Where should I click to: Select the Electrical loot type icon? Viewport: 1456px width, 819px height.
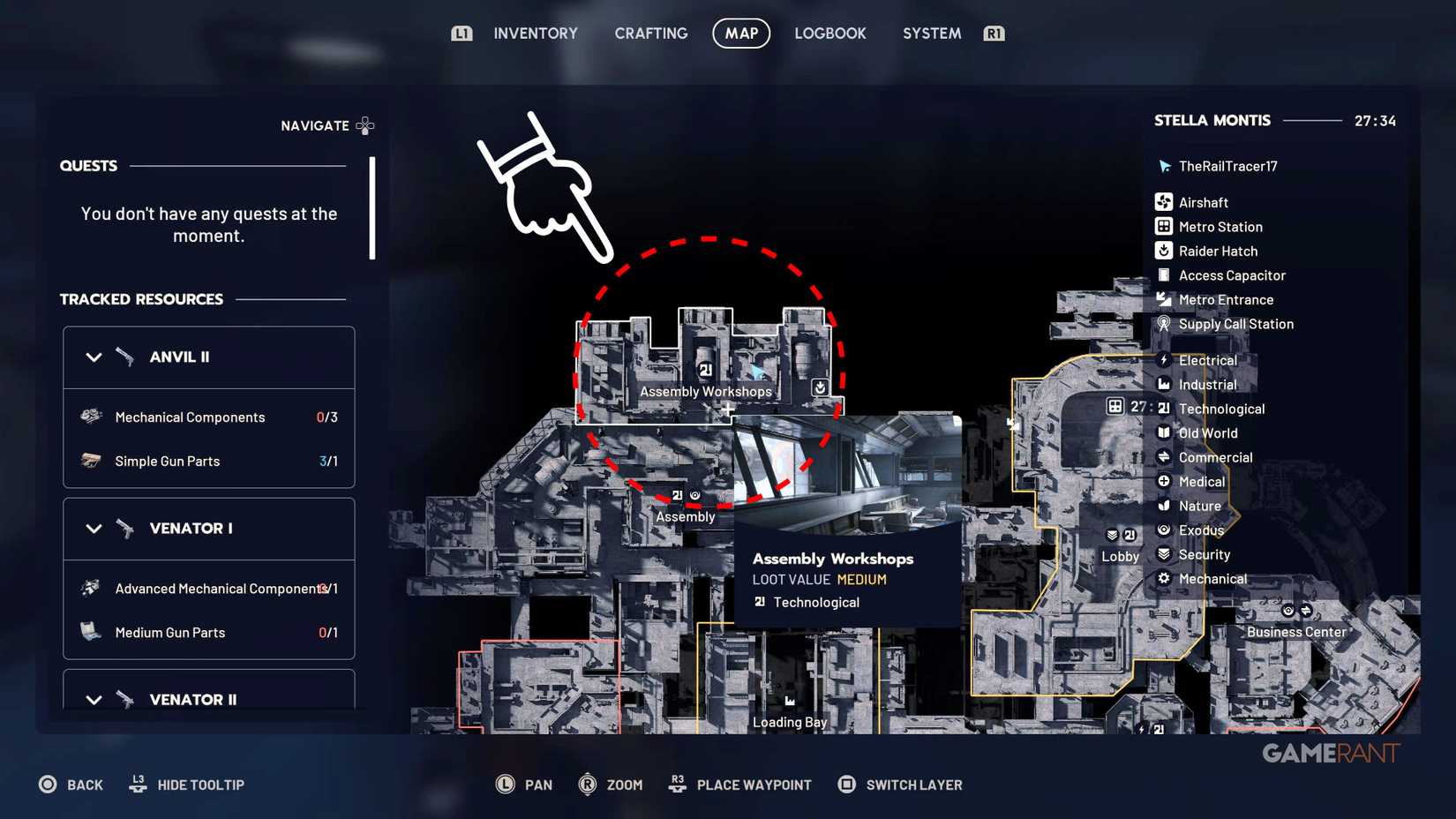tap(1164, 360)
